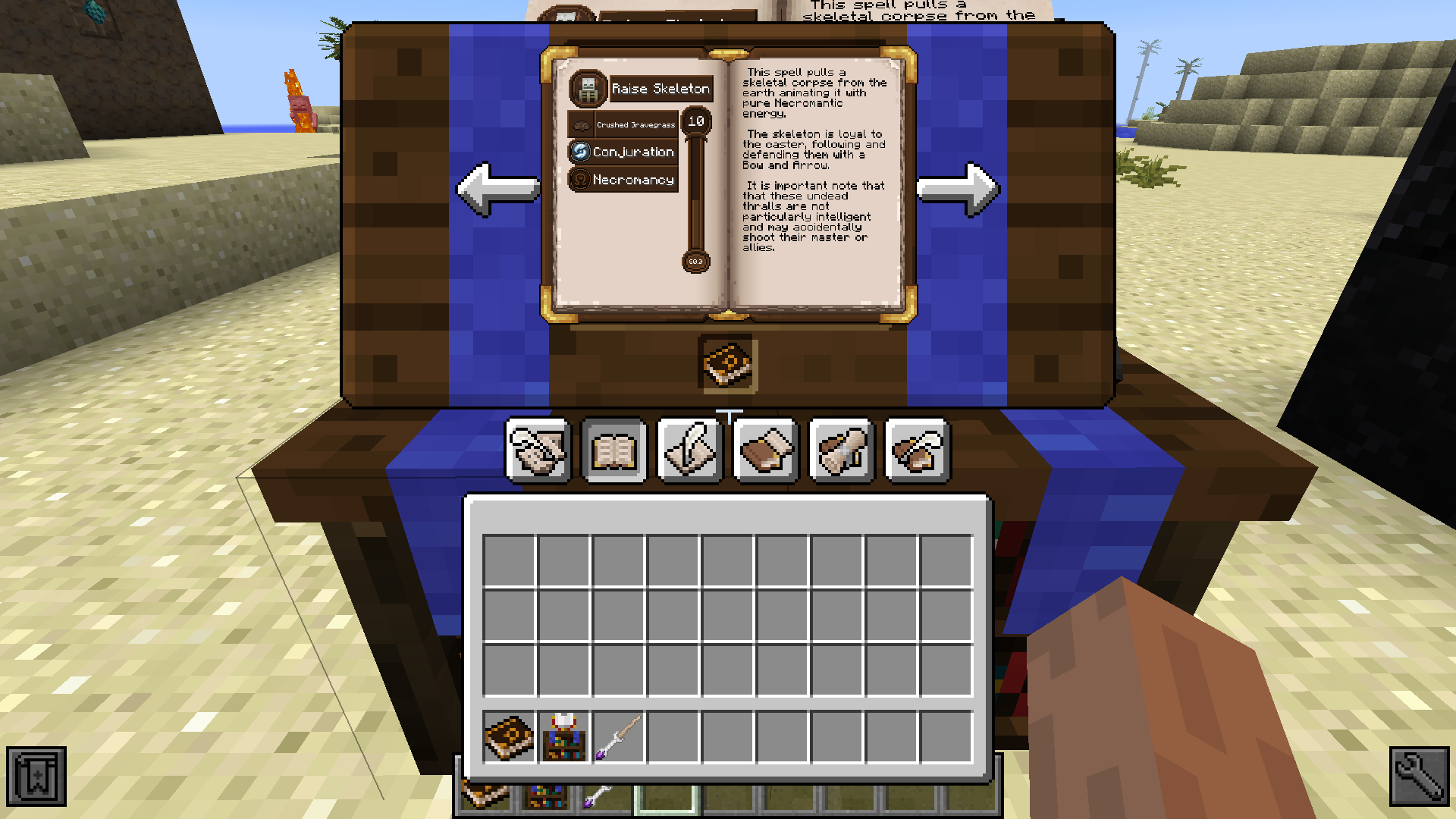Viewport: 1456px width, 819px height.
Task: Click the Necromancy school icon
Action: click(x=580, y=180)
